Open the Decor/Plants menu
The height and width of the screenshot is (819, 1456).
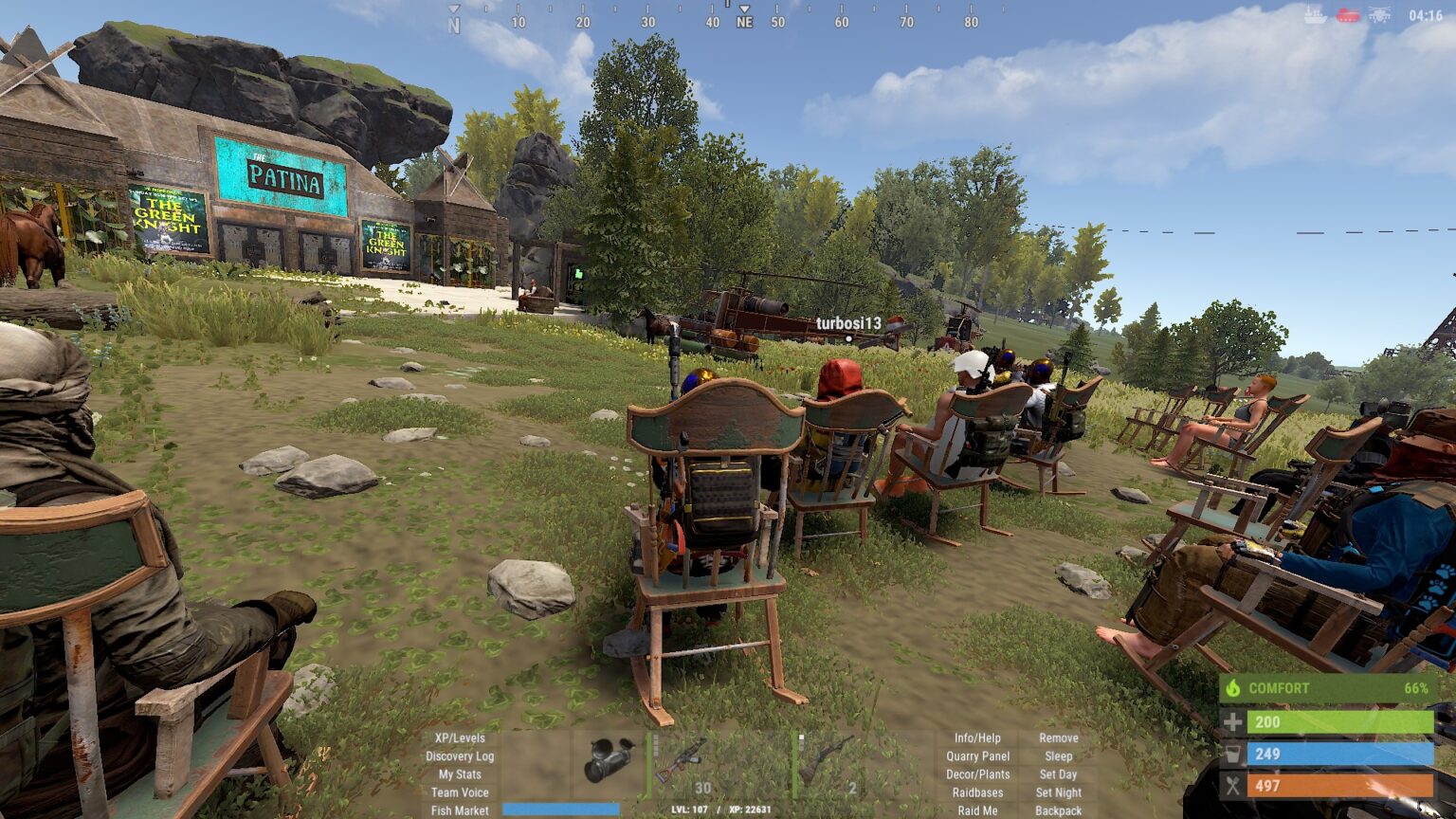tap(977, 774)
